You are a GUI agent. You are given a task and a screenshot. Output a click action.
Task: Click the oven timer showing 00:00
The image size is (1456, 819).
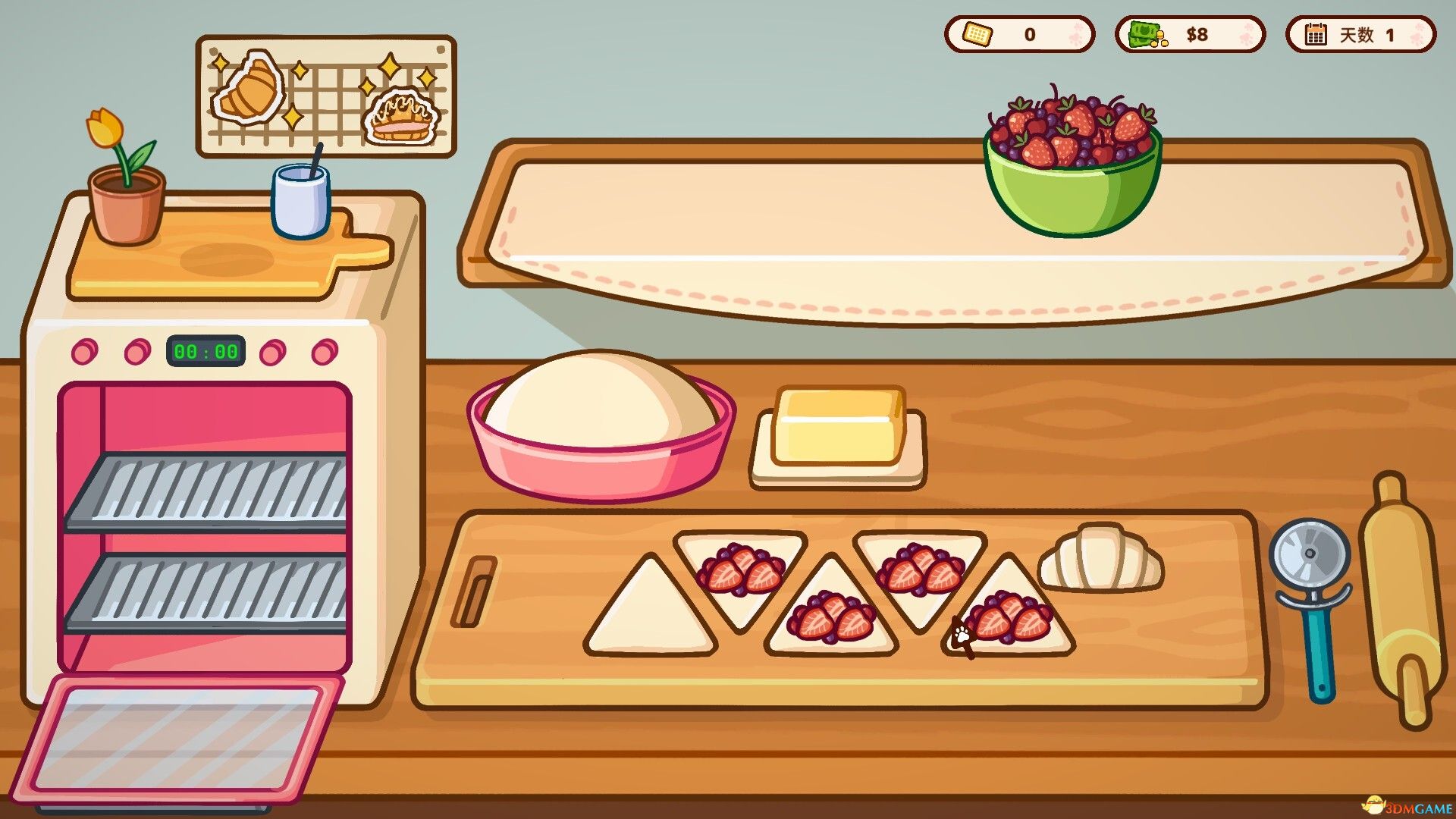[206, 351]
